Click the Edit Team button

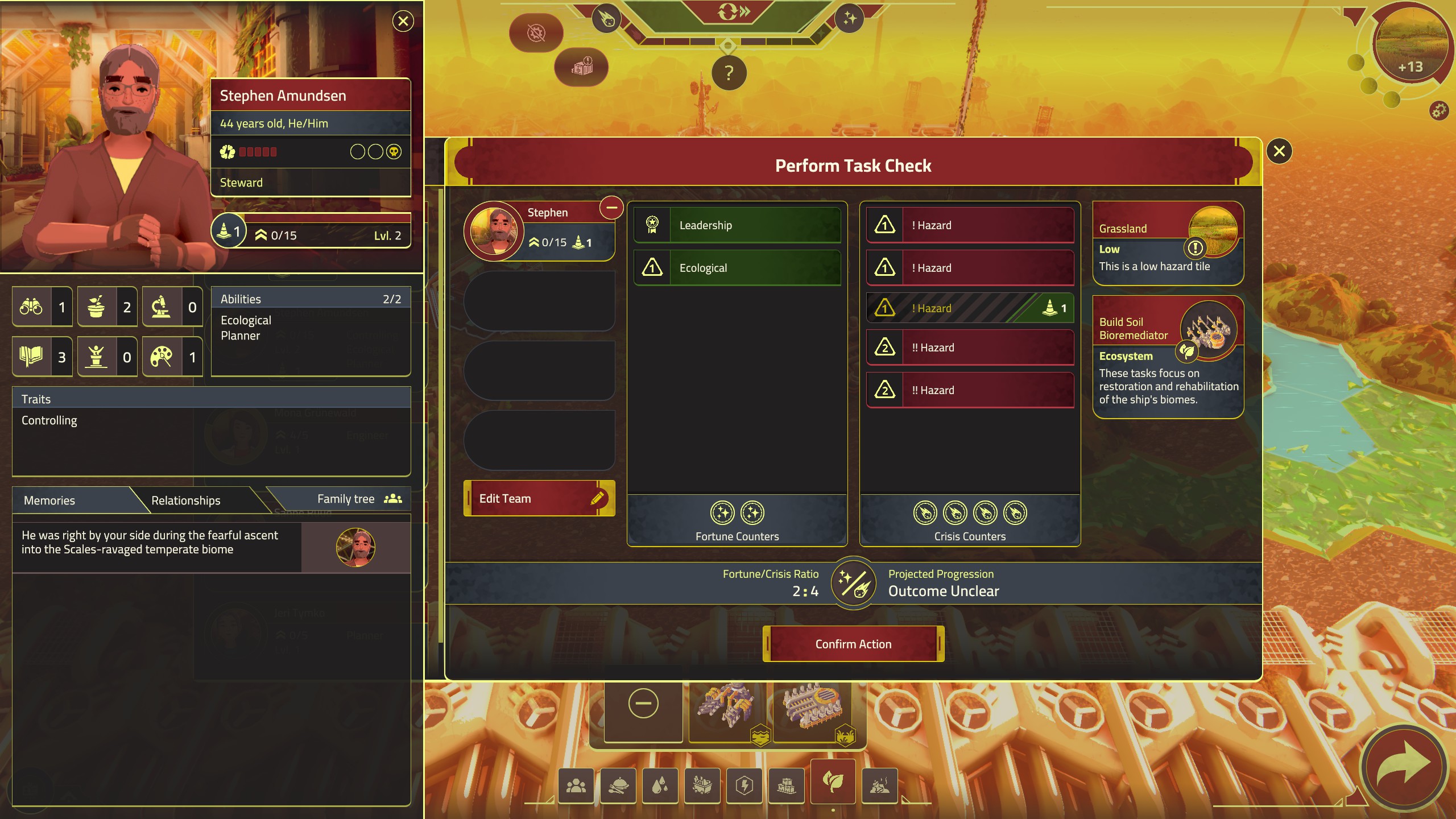click(x=539, y=498)
